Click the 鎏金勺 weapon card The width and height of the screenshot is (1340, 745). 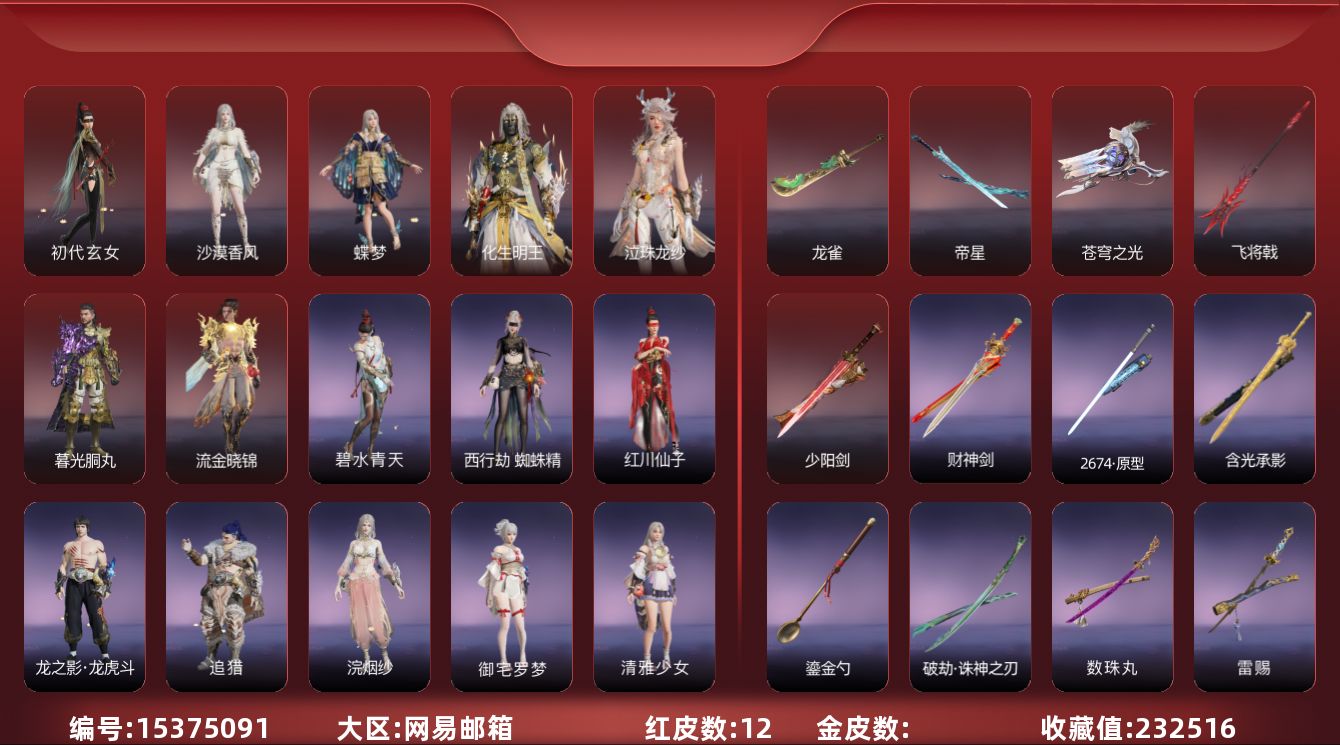[827, 596]
